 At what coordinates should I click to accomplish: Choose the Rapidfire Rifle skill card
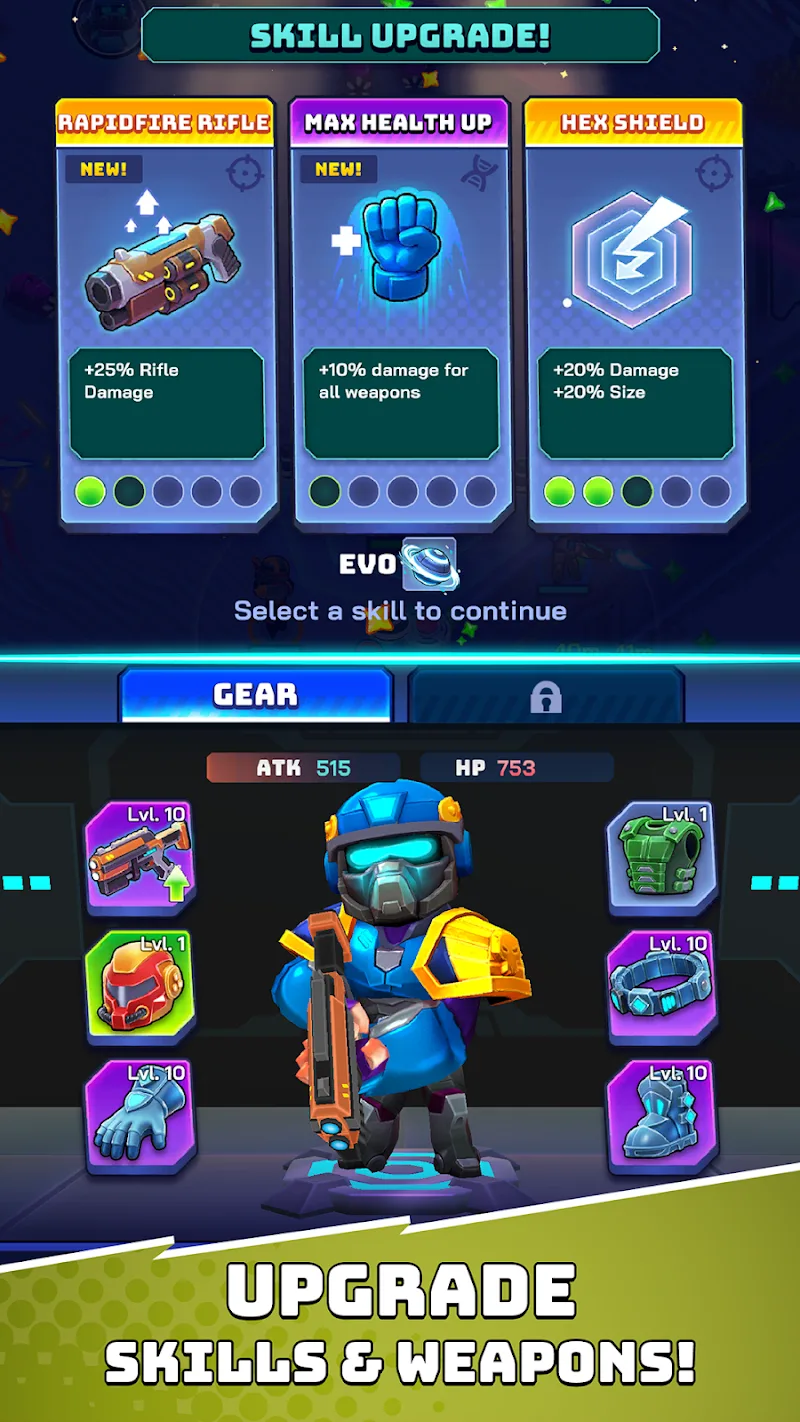click(x=166, y=312)
